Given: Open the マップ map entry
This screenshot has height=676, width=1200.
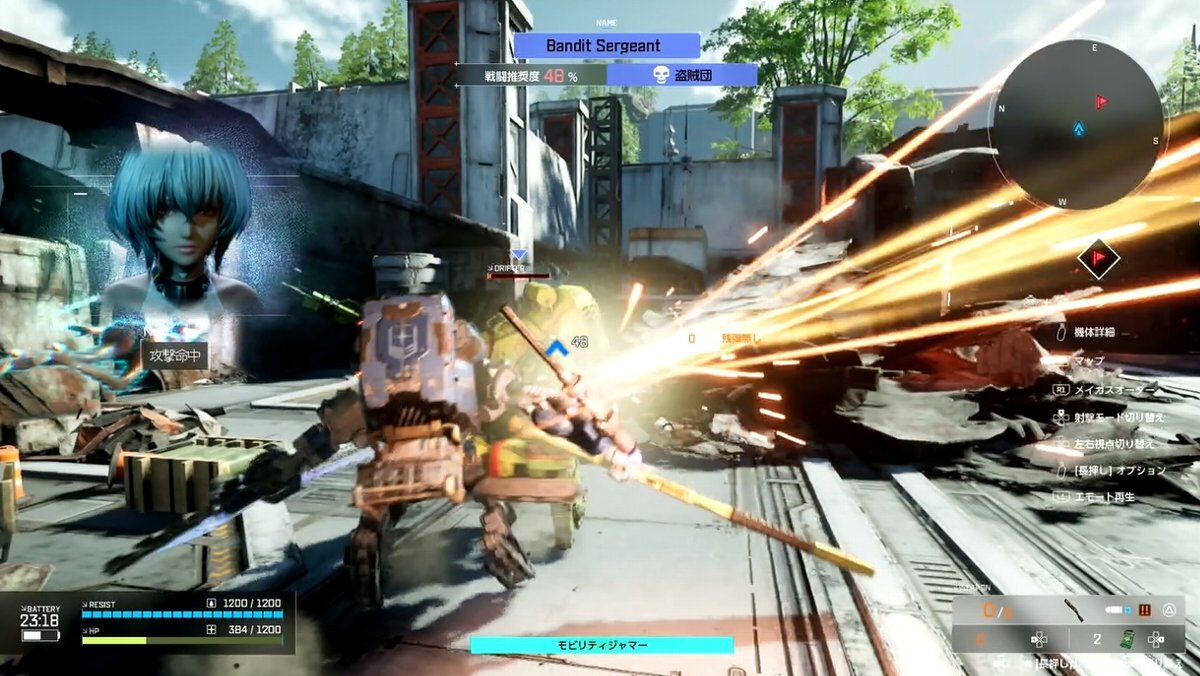Looking at the screenshot, I should 1088,360.
